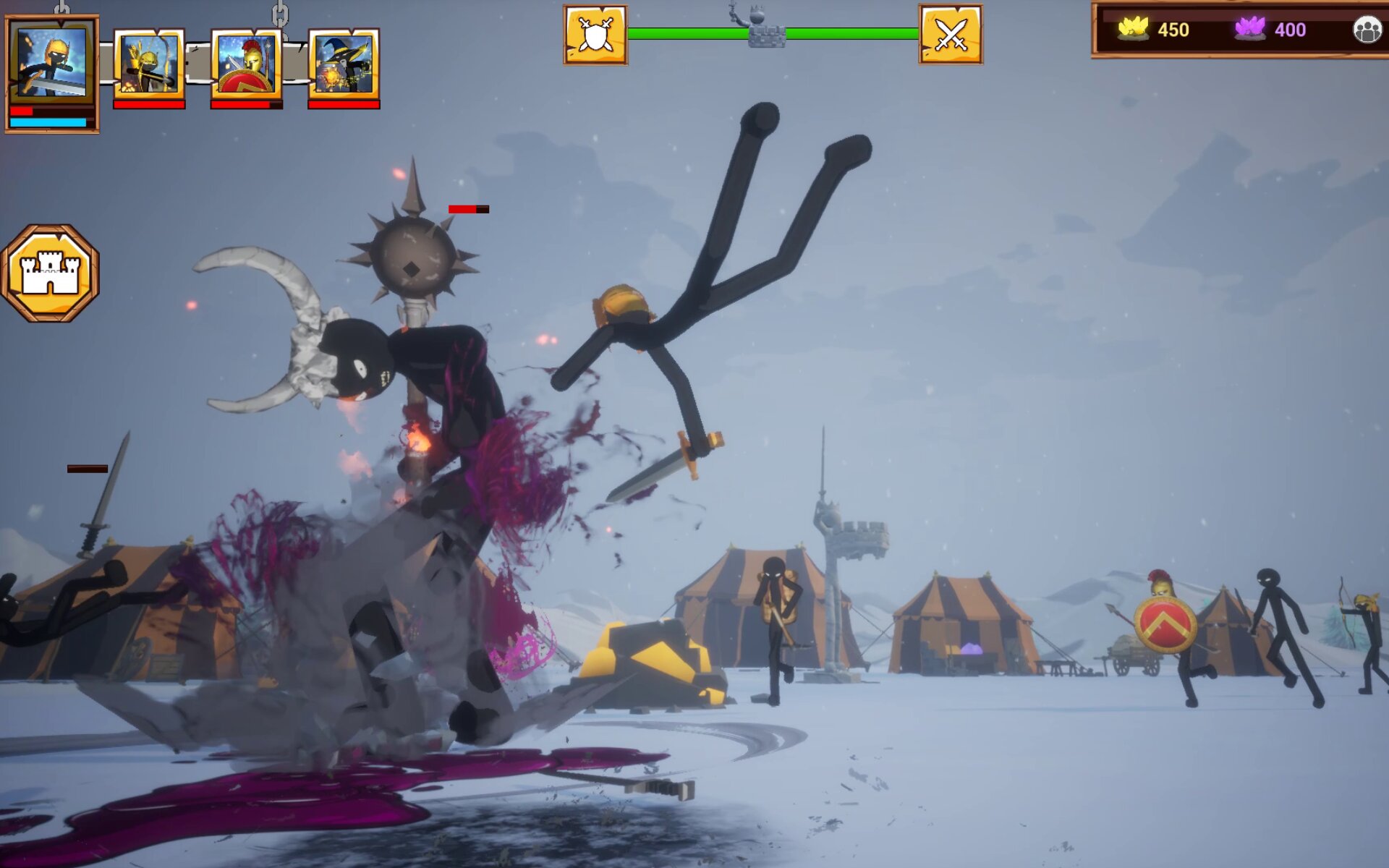Click the castle garrison button
The width and height of the screenshot is (1389, 868).
coord(50,273)
